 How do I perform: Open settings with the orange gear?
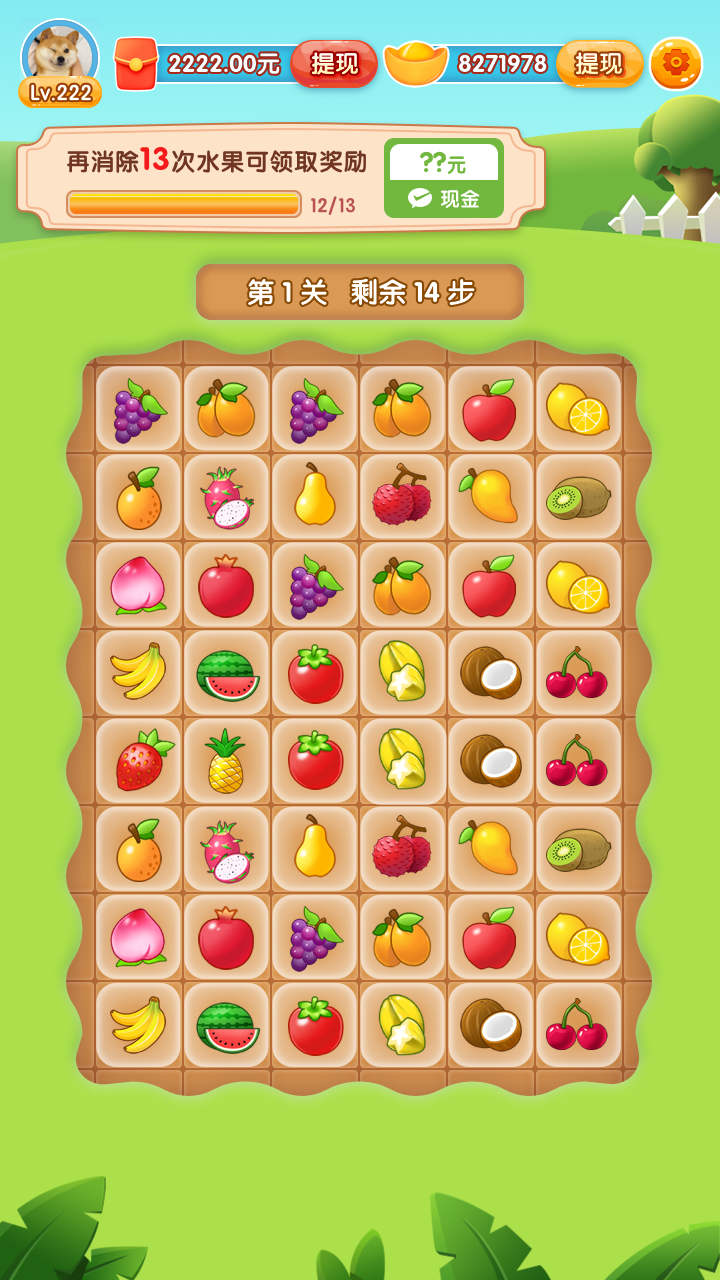676,64
